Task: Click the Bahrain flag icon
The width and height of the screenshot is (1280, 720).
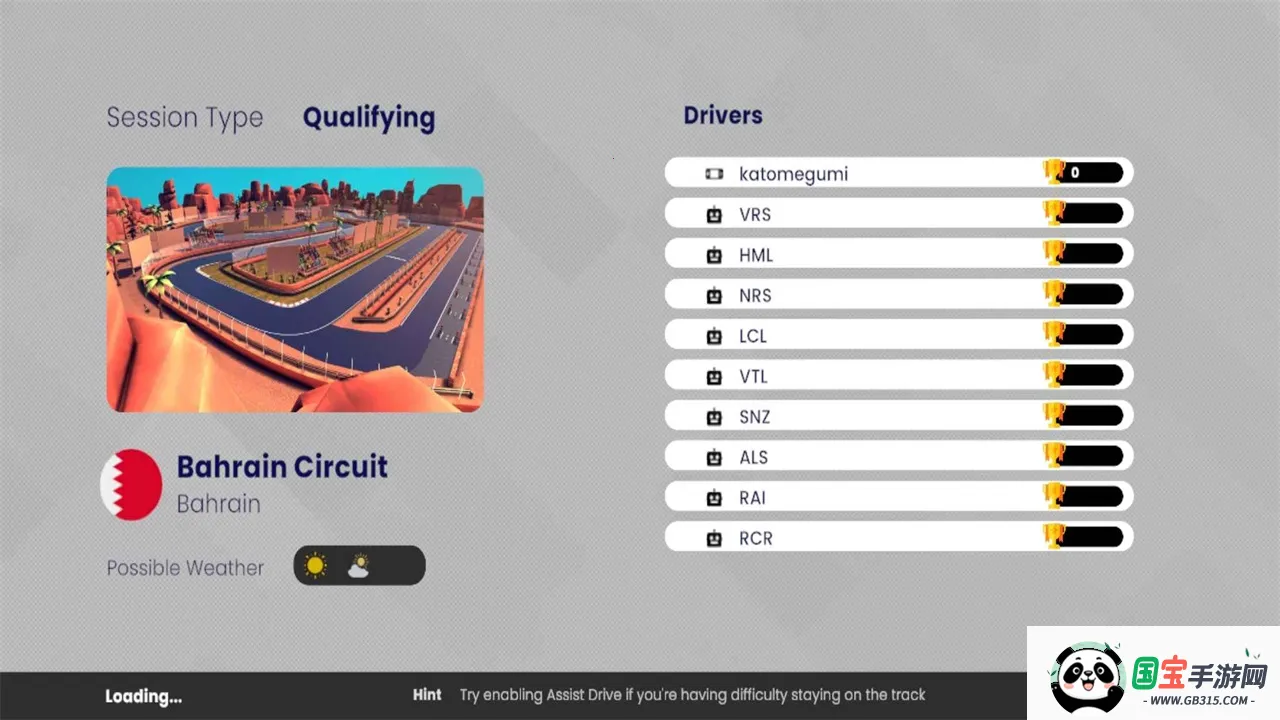Action: [132, 484]
